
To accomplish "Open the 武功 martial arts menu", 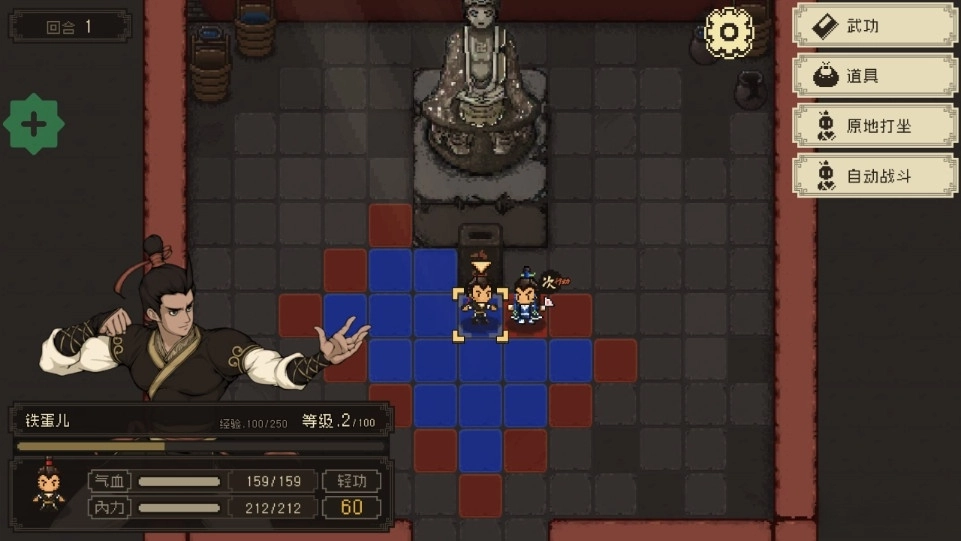I will [x=874, y=27].
